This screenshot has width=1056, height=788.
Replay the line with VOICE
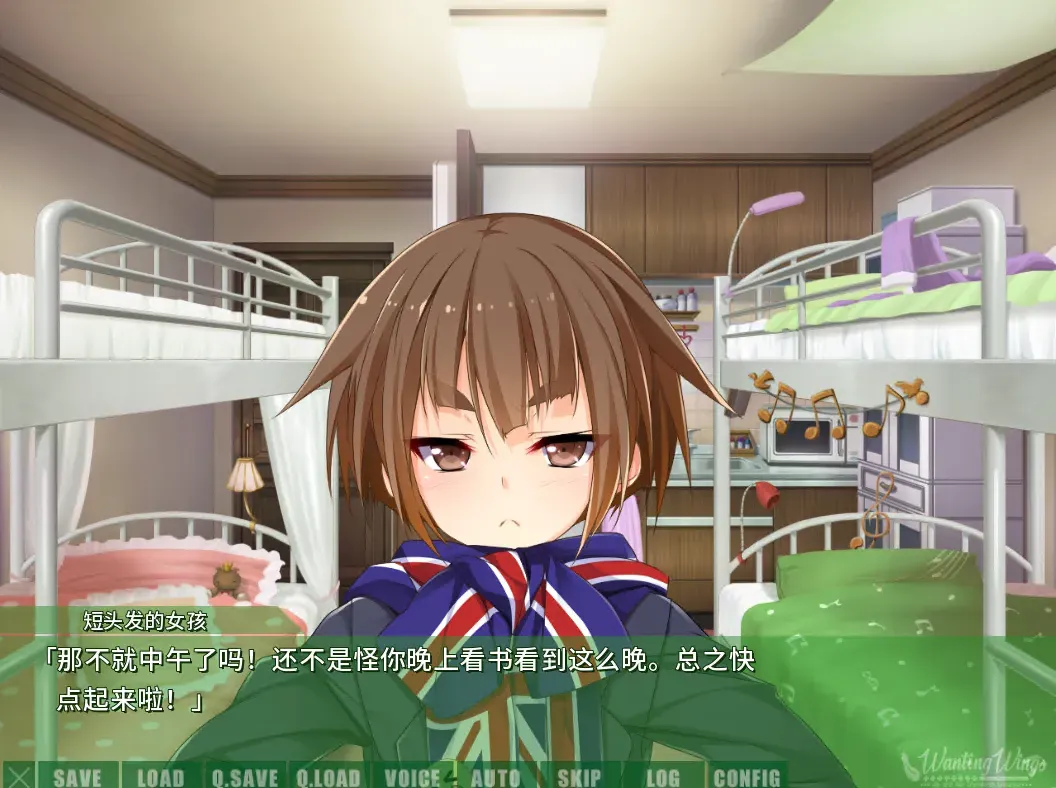[x=412, y=777]
